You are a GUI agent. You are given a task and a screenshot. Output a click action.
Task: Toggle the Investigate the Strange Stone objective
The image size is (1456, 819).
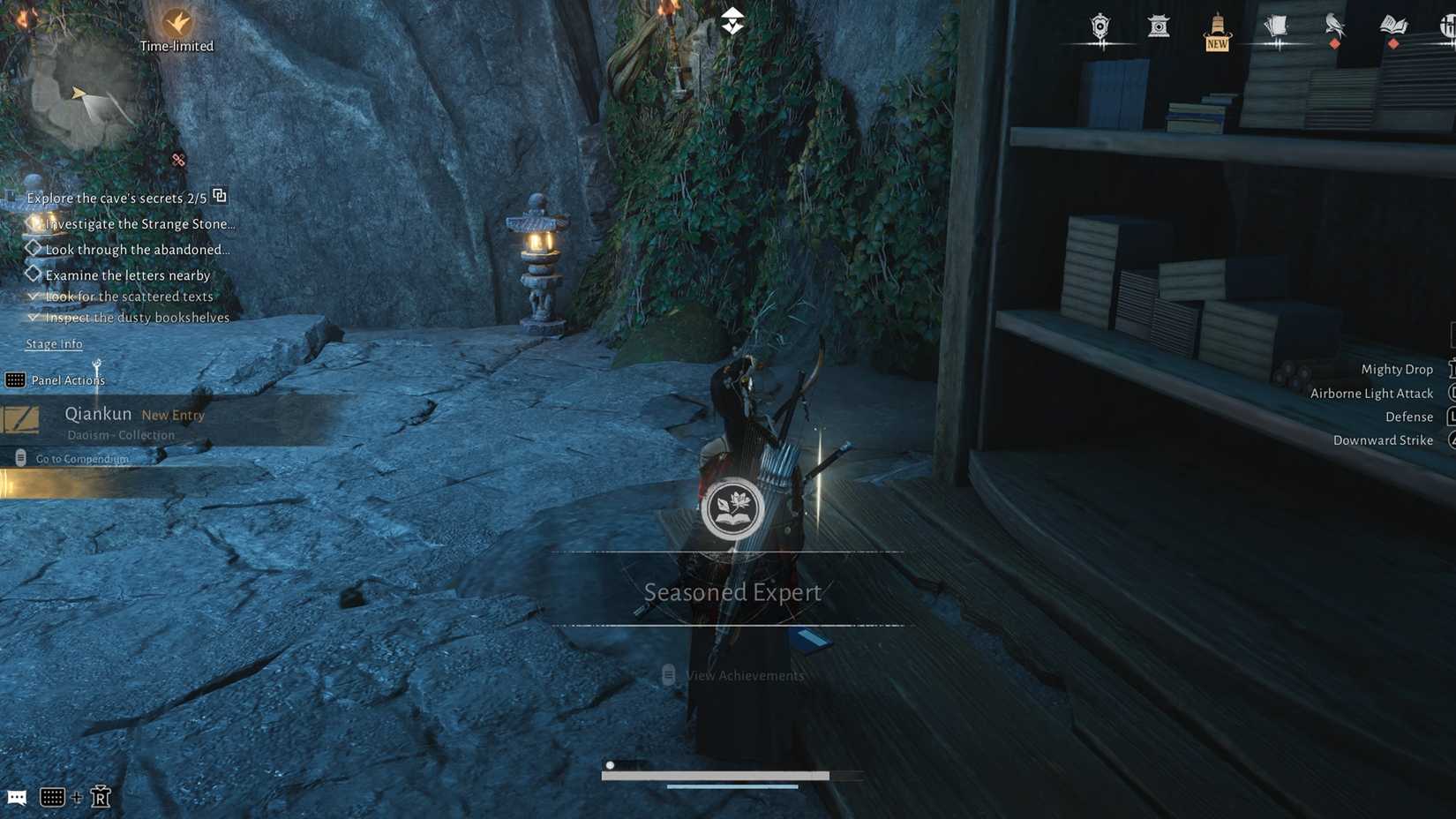(x=34, y=223)
